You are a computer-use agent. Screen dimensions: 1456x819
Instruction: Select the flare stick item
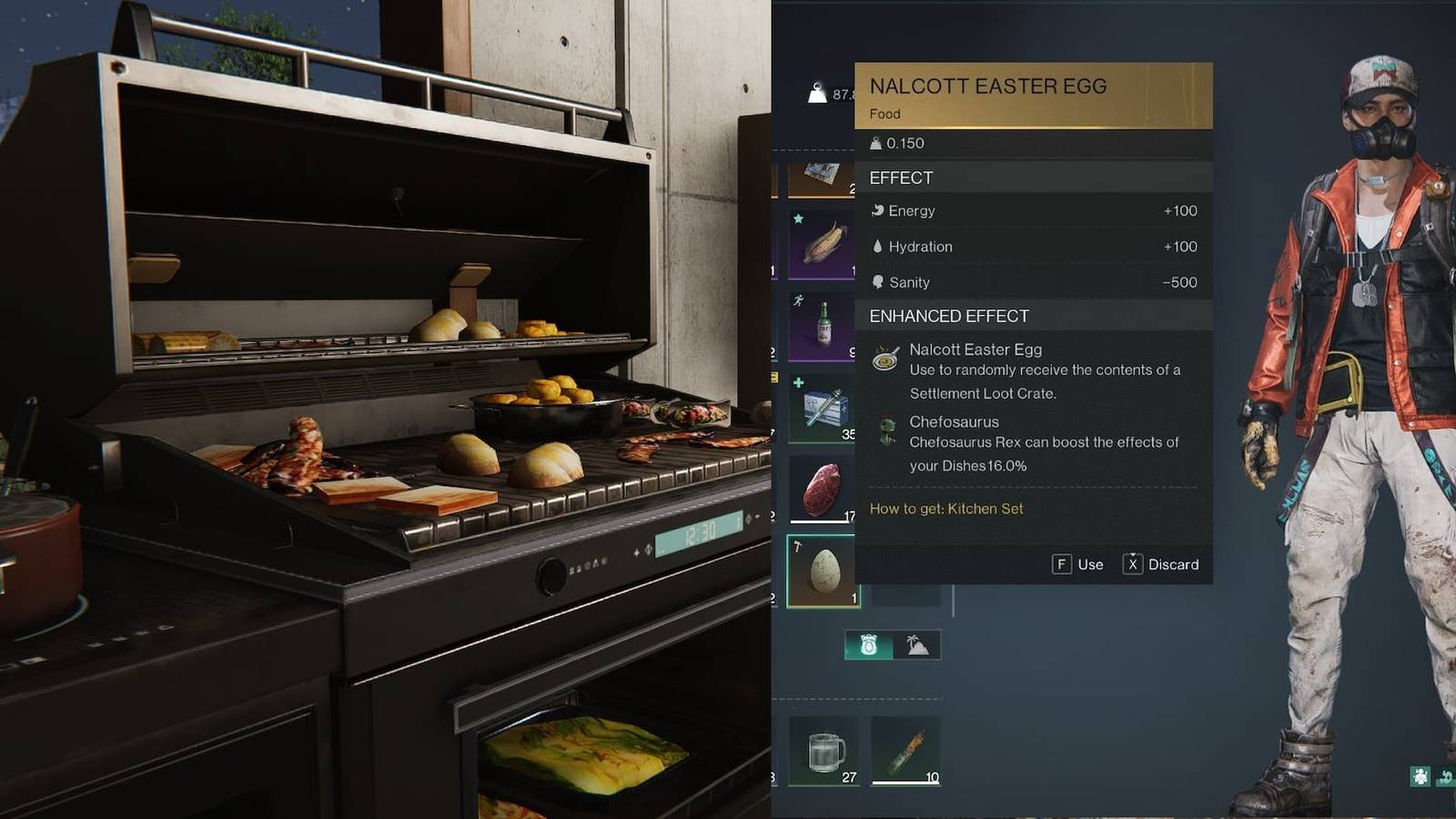click(906, 748)
